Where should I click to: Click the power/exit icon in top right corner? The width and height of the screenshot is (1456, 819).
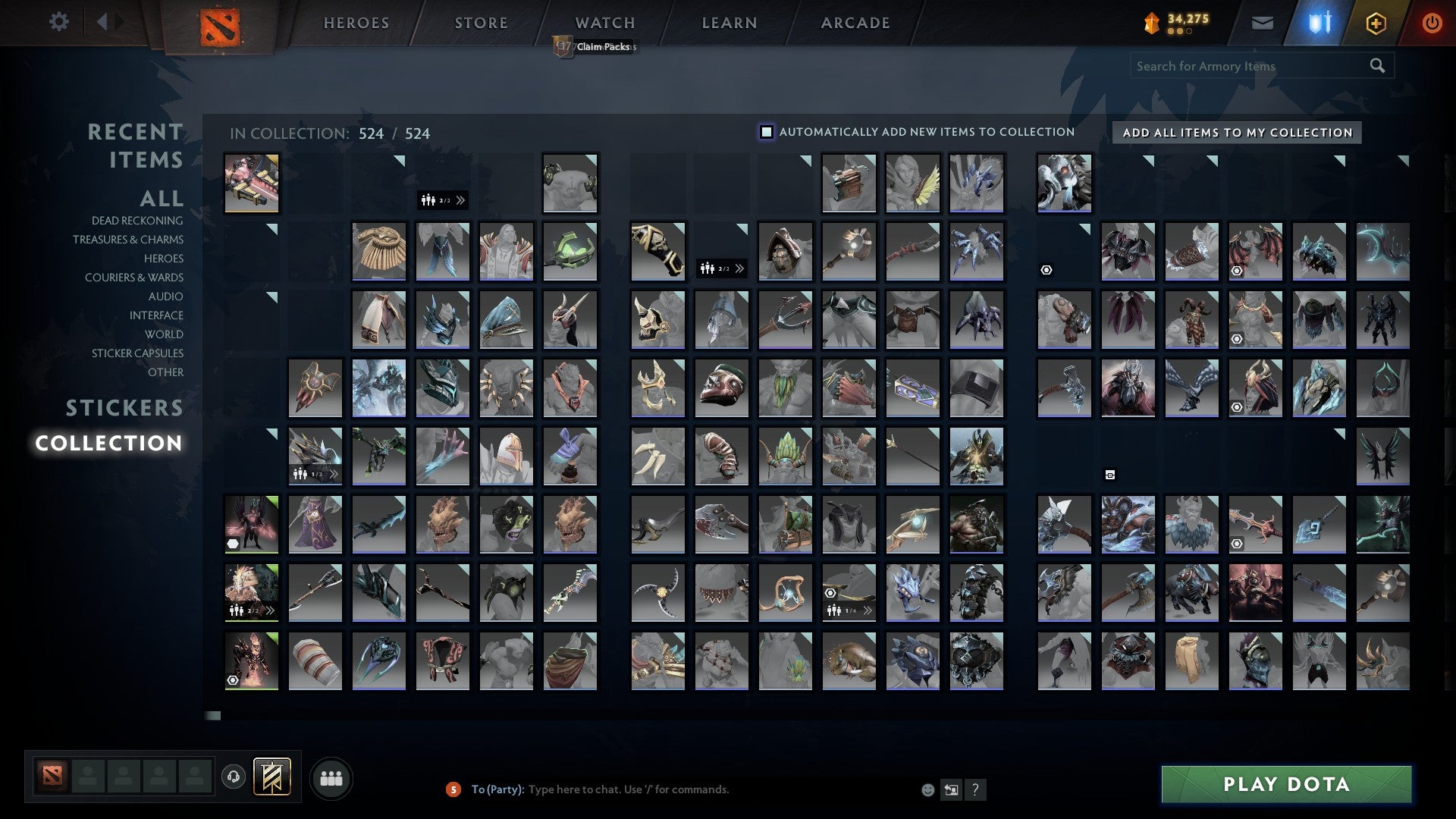1432,23
